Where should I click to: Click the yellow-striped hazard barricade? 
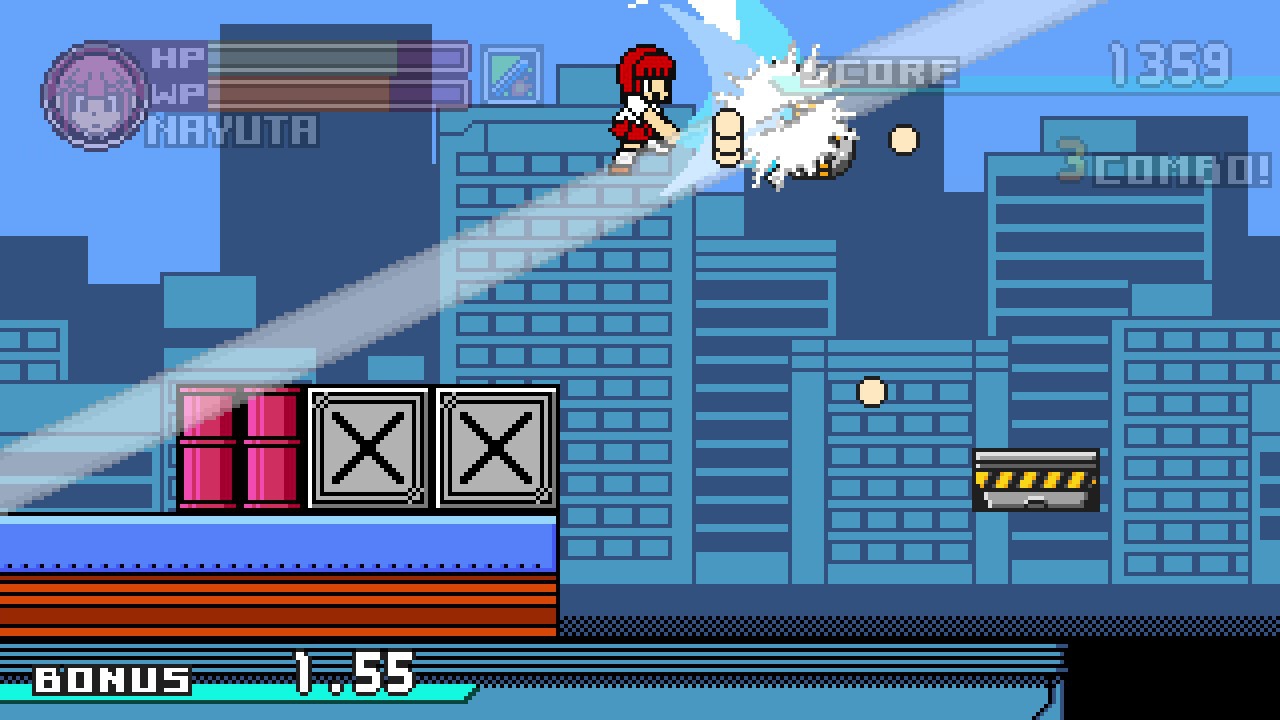1035,478
